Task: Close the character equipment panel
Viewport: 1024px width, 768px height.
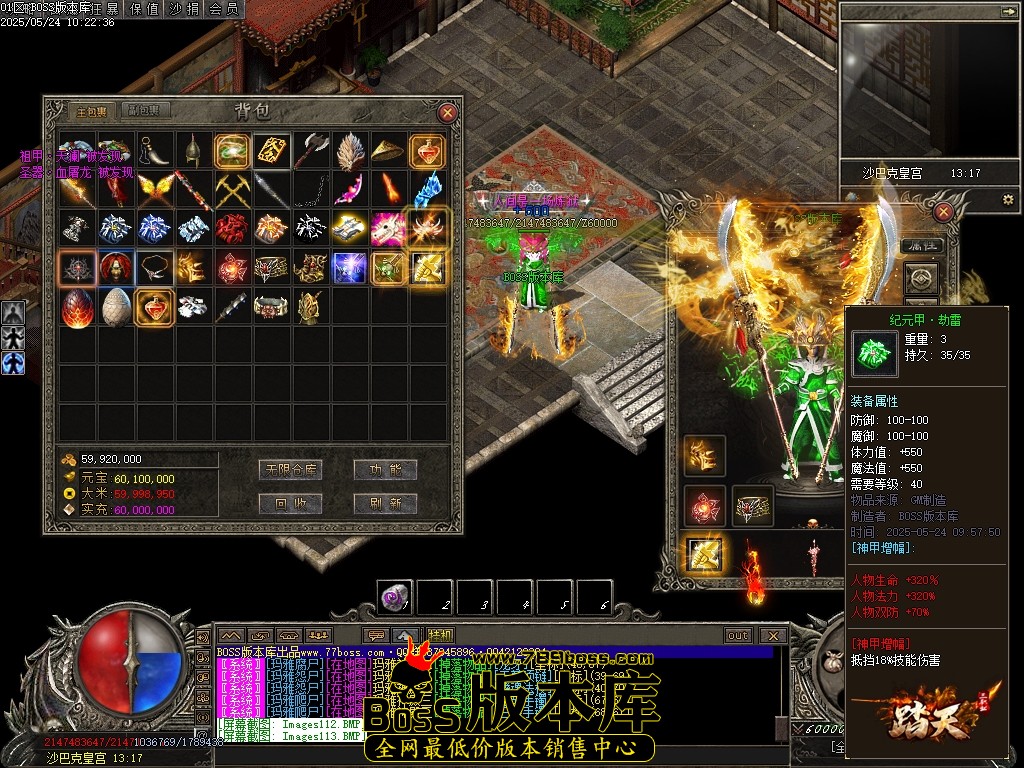Action: [942, 211]
